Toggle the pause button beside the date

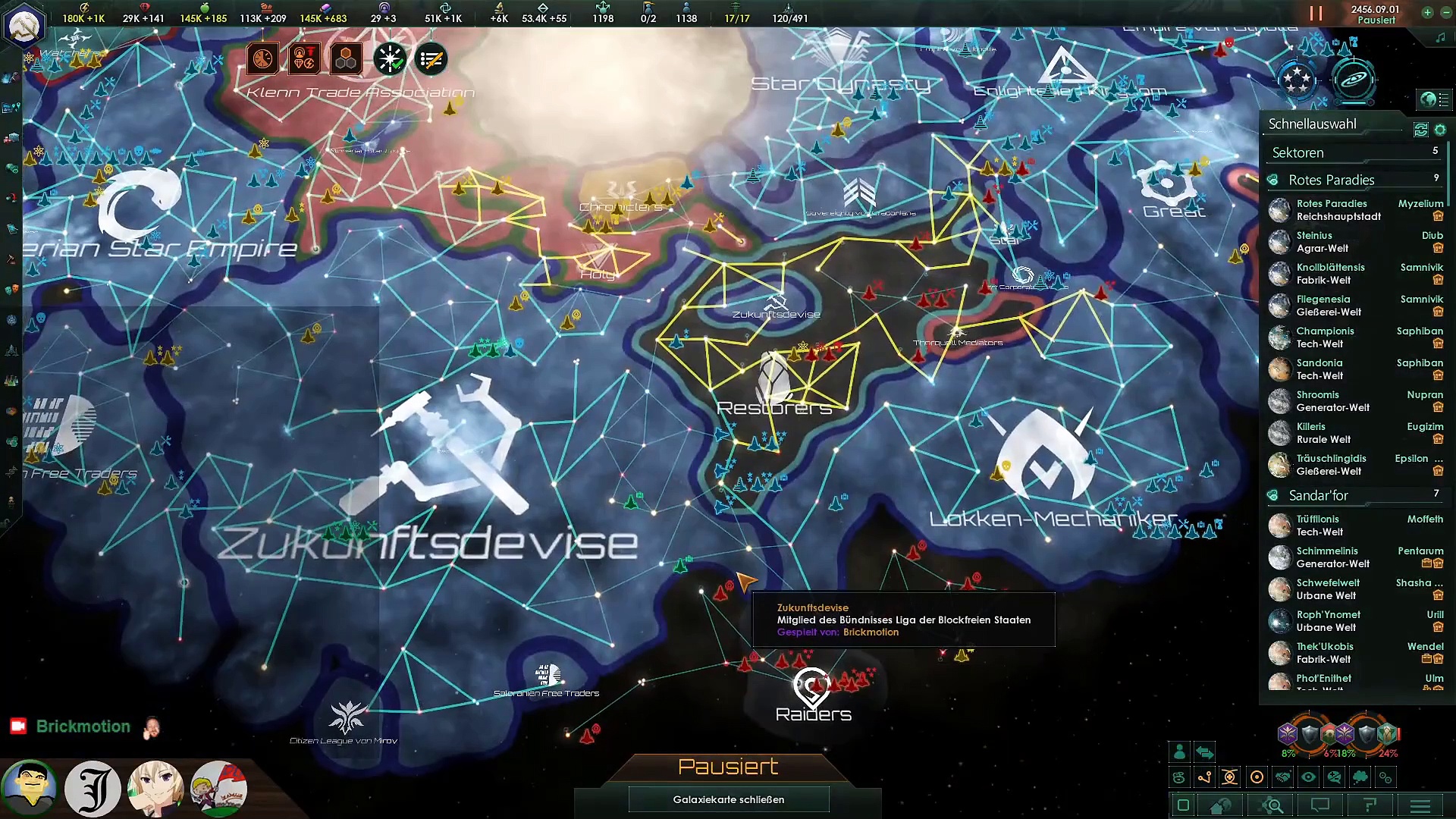click(x=1316, y=14)
